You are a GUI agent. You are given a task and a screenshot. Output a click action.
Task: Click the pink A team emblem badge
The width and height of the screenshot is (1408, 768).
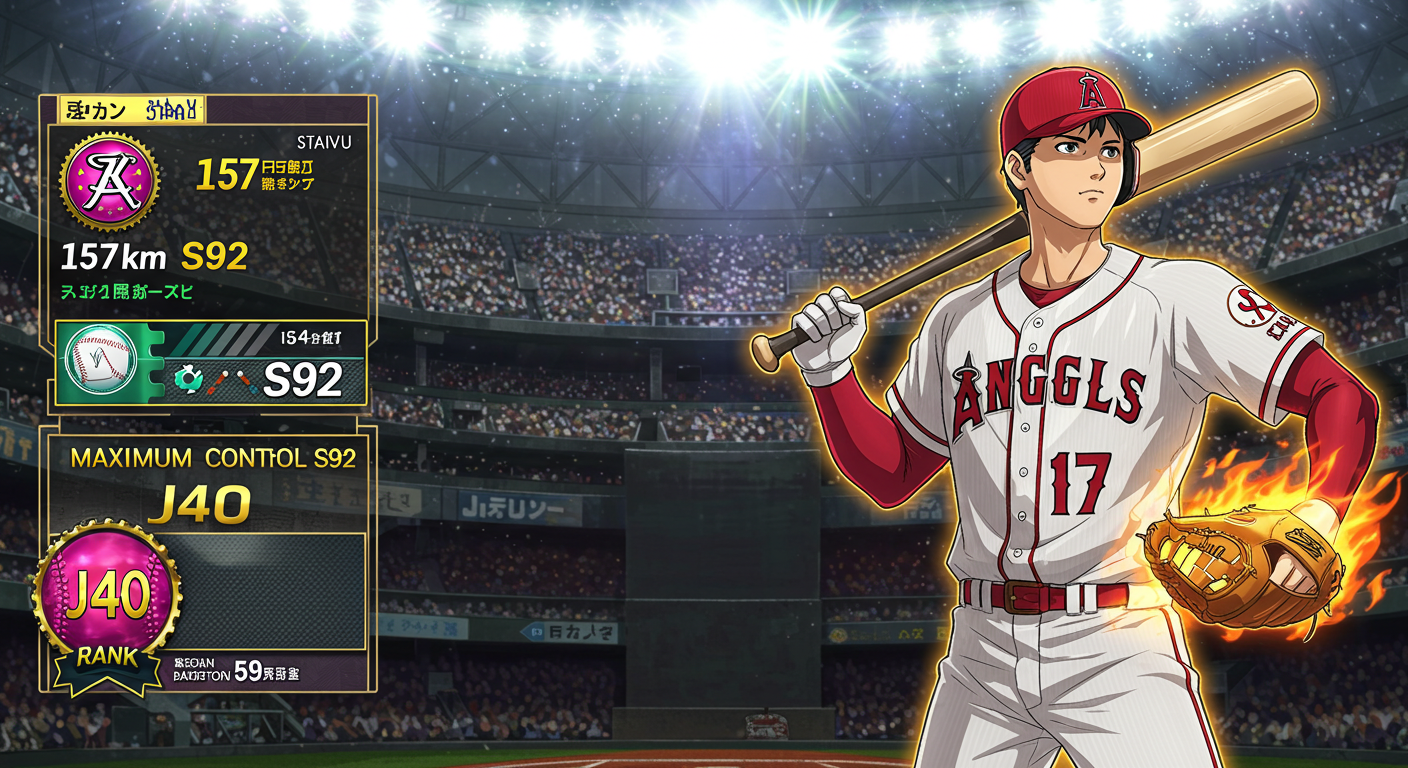point(108,180)
